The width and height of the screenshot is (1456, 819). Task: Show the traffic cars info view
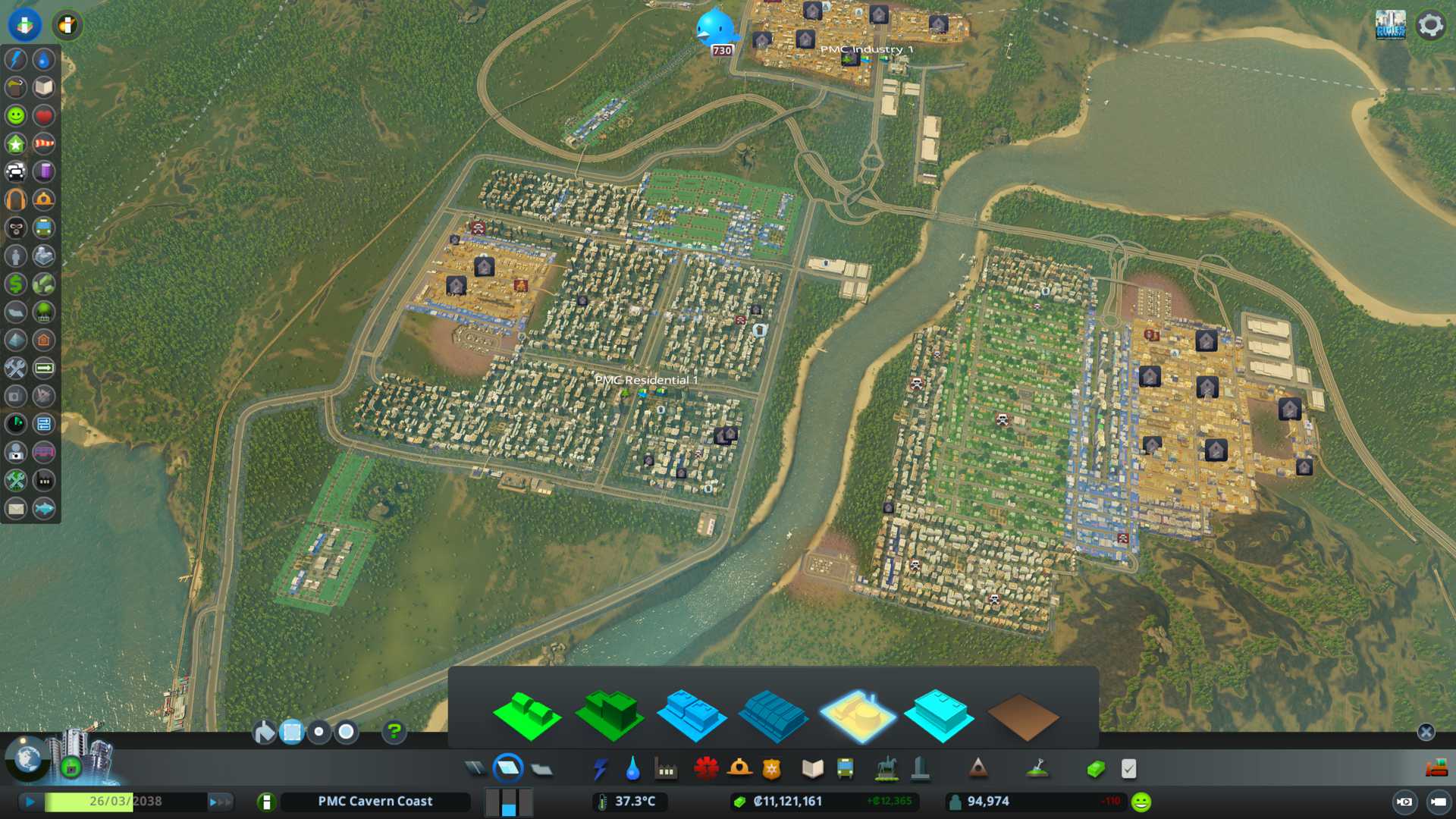point(16,171)
